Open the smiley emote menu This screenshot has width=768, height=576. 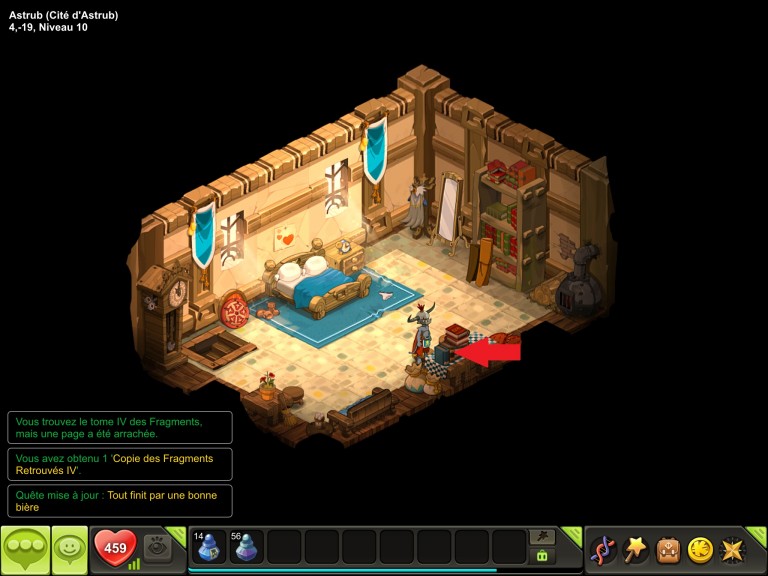tap(69, 549)
